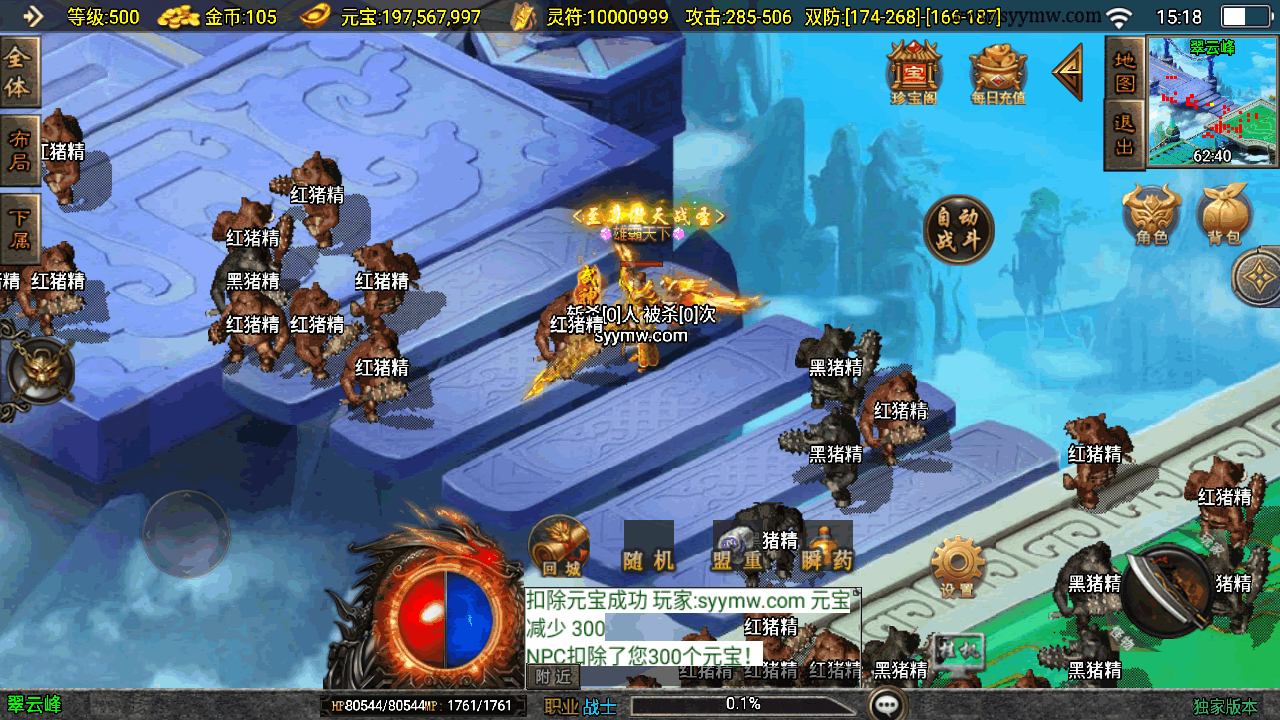This screenshot has width=1280, height=720.
Task: Open the 地图 map button
Action: pyautogui.click(x=1125, y=69)
